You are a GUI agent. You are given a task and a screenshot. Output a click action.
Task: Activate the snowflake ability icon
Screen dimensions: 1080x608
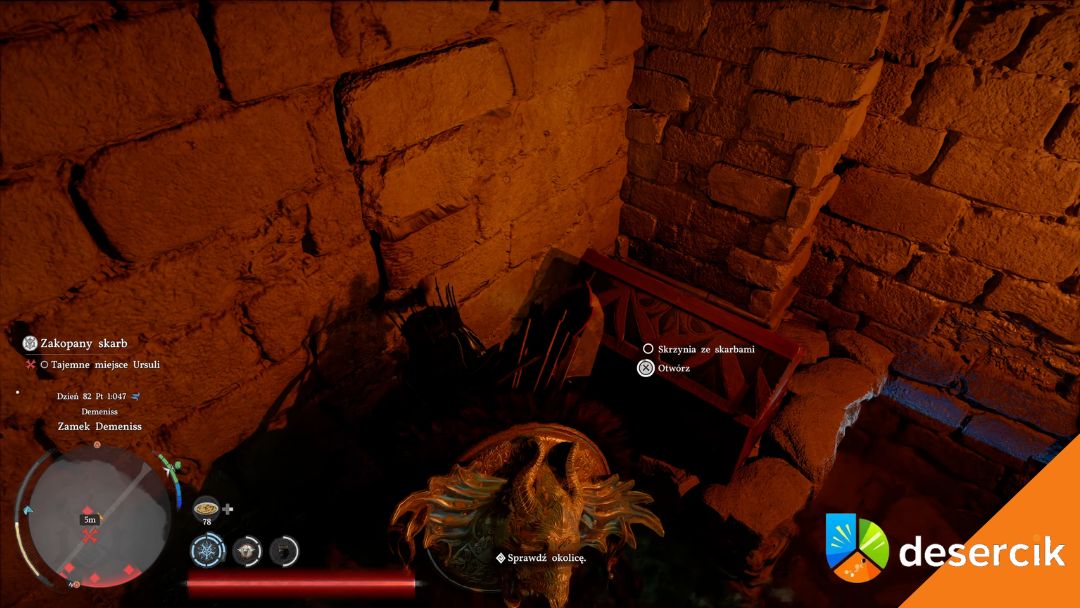pos(208,550)
